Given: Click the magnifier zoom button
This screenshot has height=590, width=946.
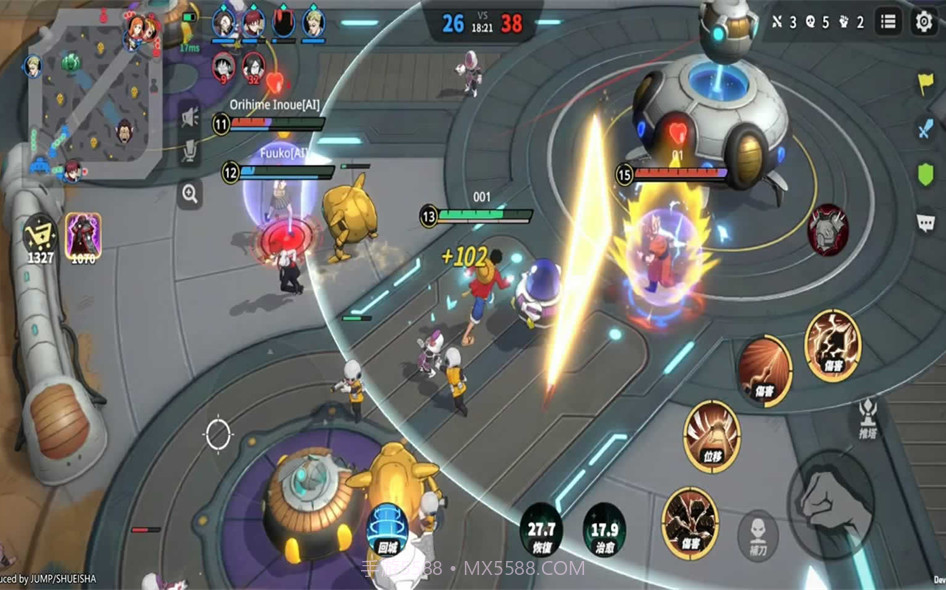Looking at the screenshot, I should (x=189, y=194).
